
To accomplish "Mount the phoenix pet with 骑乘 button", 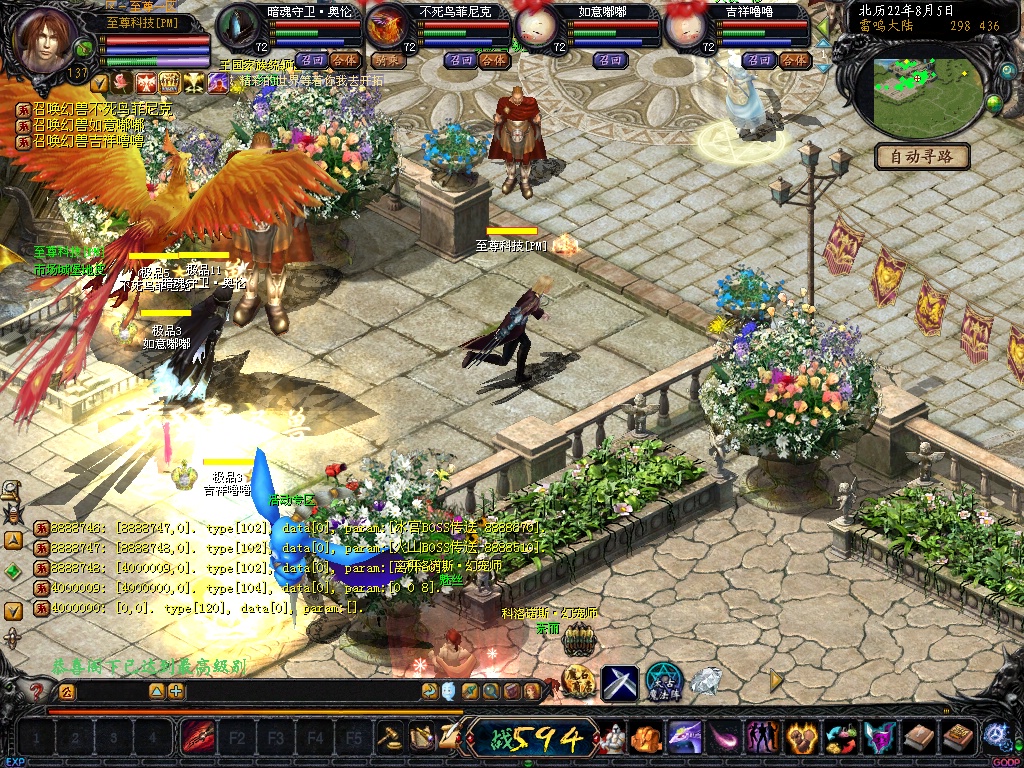I will (x=388, y=60).
